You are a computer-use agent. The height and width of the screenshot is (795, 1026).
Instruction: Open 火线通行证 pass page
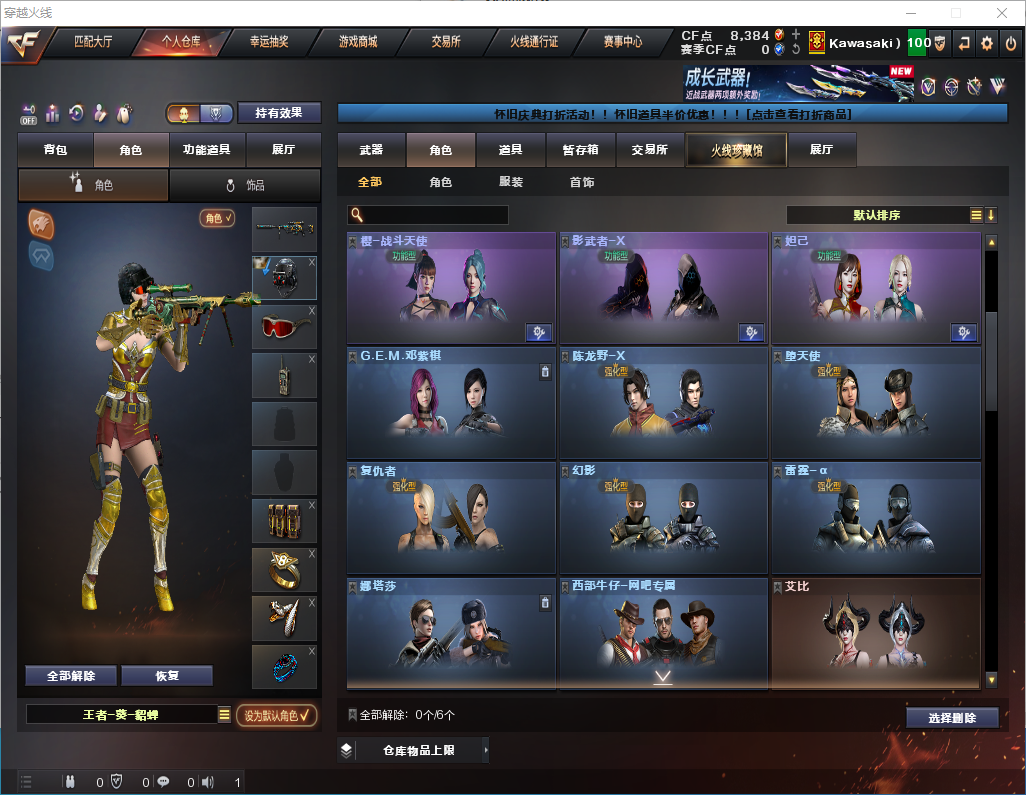534,42
